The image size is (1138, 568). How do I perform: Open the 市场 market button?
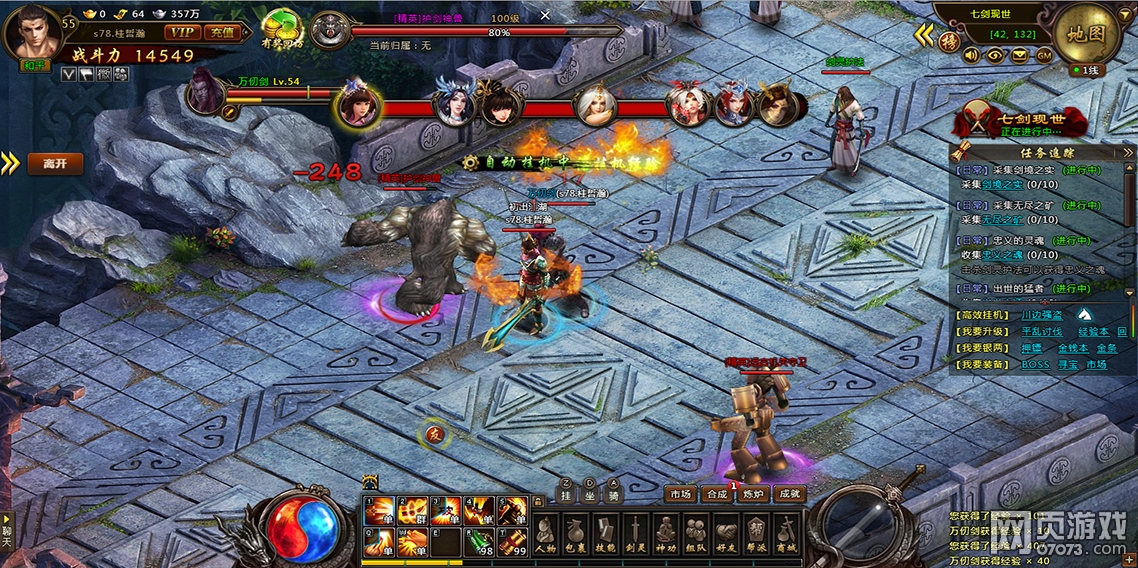(680, 494)
